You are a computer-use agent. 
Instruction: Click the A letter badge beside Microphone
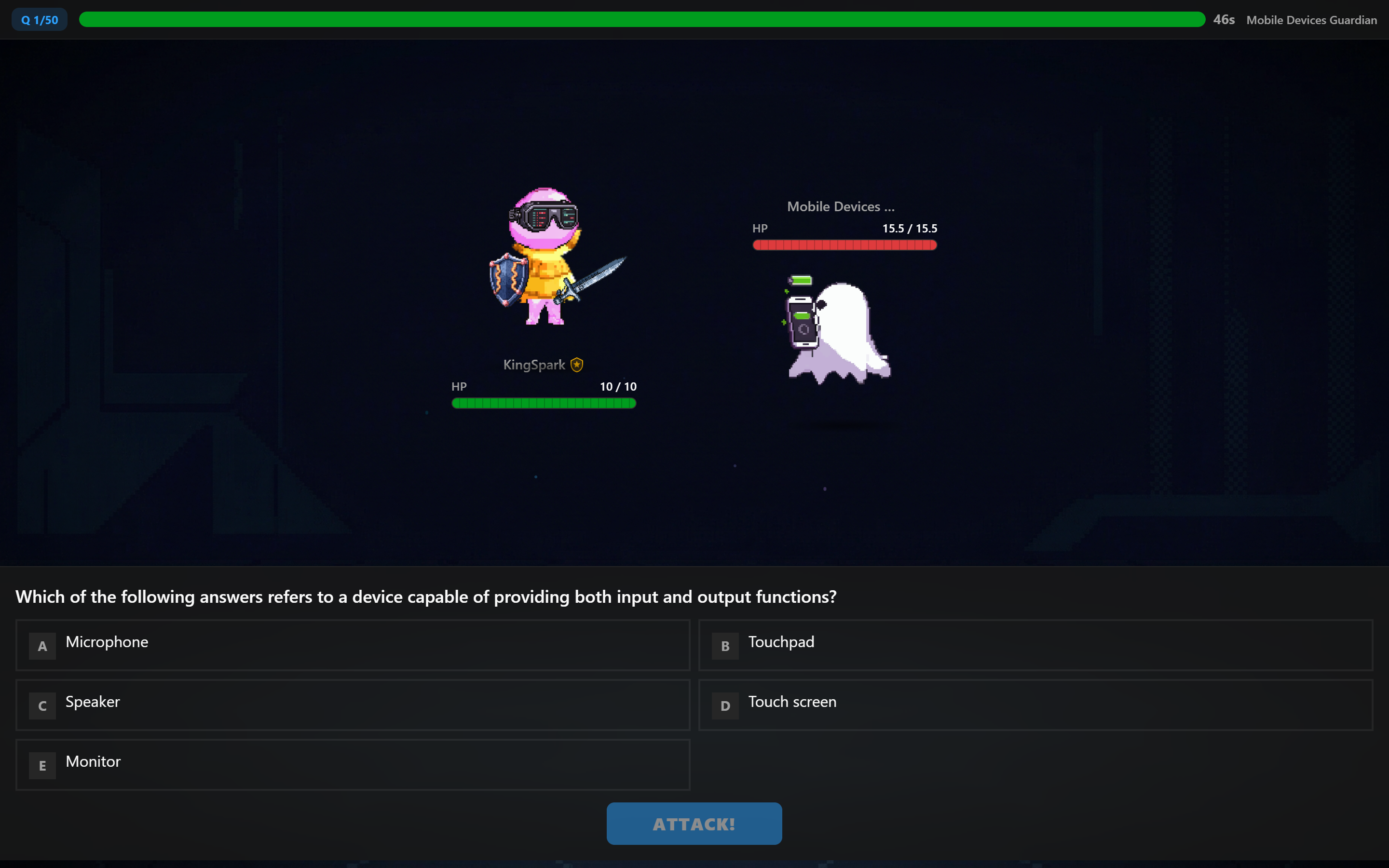point(42,646)
